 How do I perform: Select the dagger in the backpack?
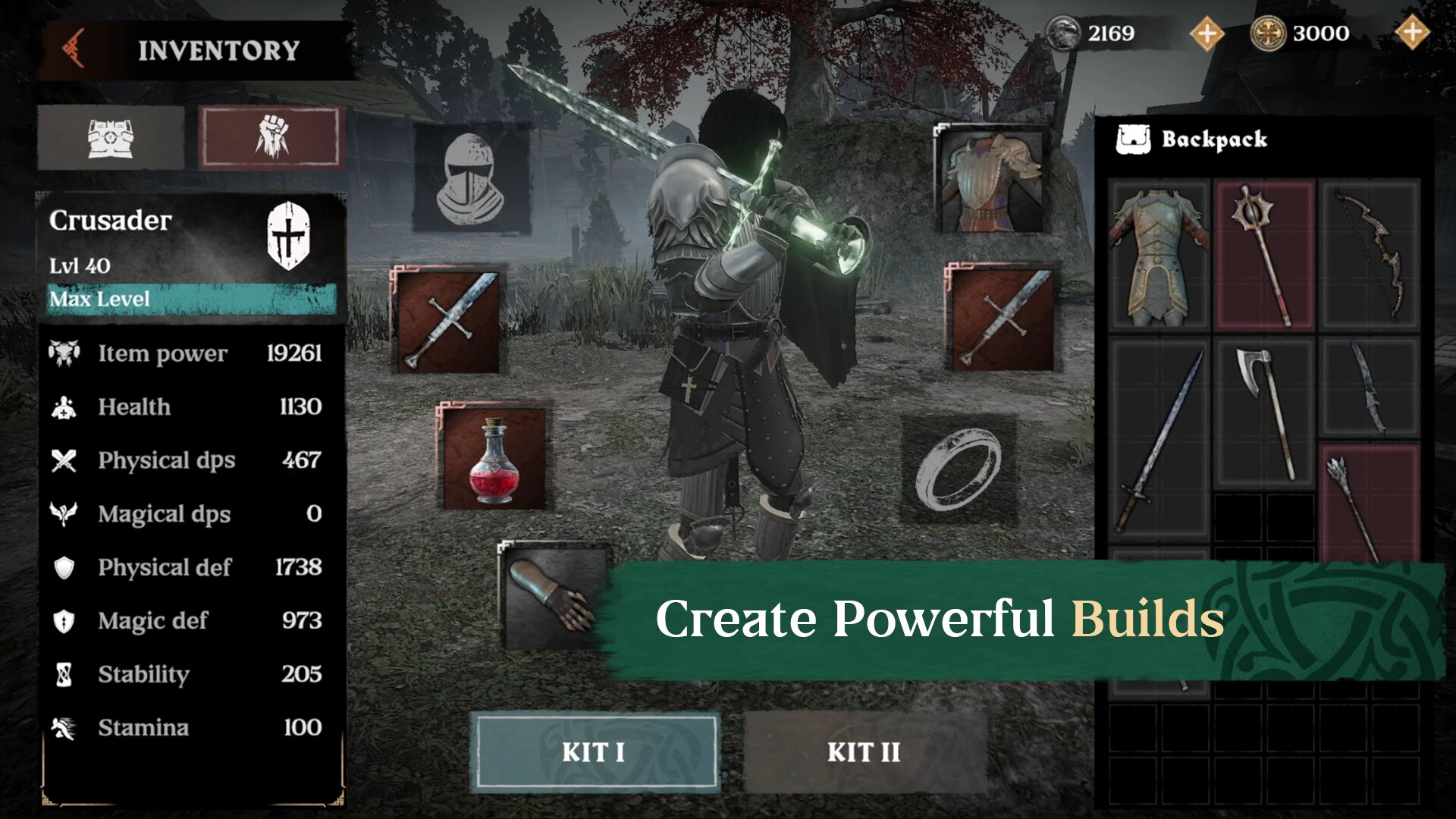[1370, 388]
